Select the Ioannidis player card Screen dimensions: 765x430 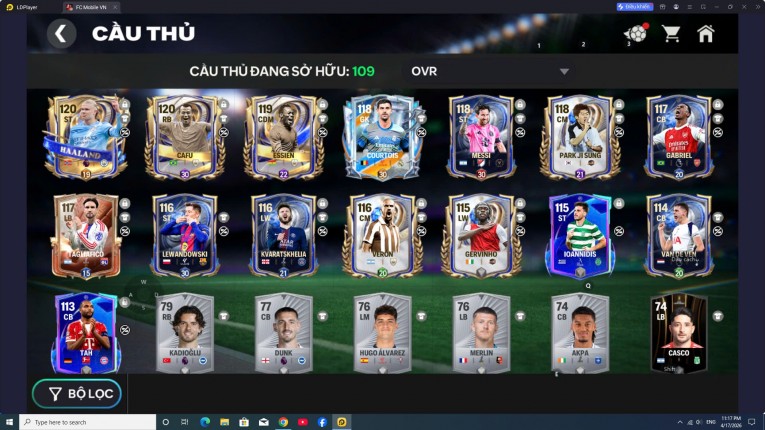579,235
